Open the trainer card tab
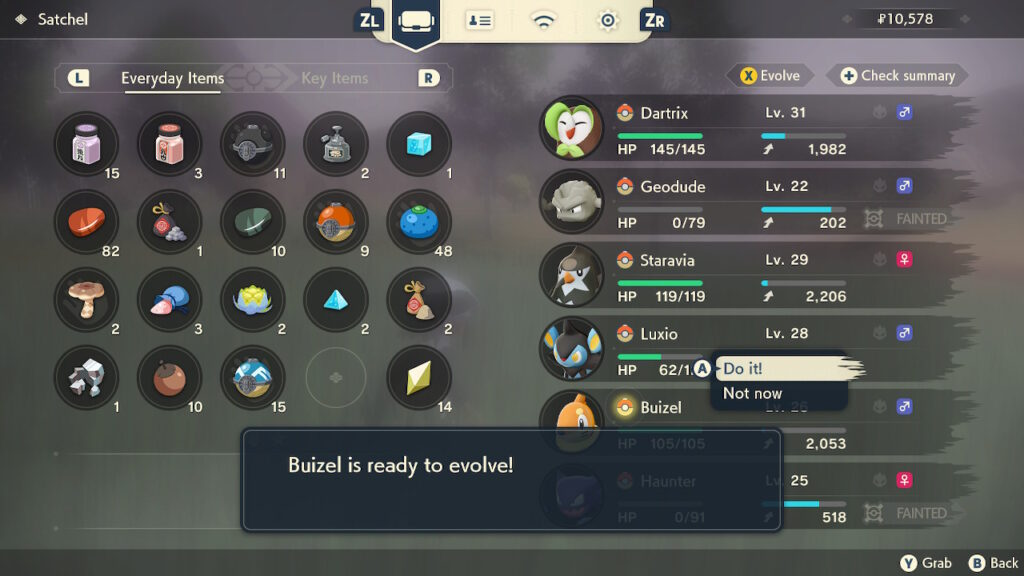 click(x=480, y=21)
